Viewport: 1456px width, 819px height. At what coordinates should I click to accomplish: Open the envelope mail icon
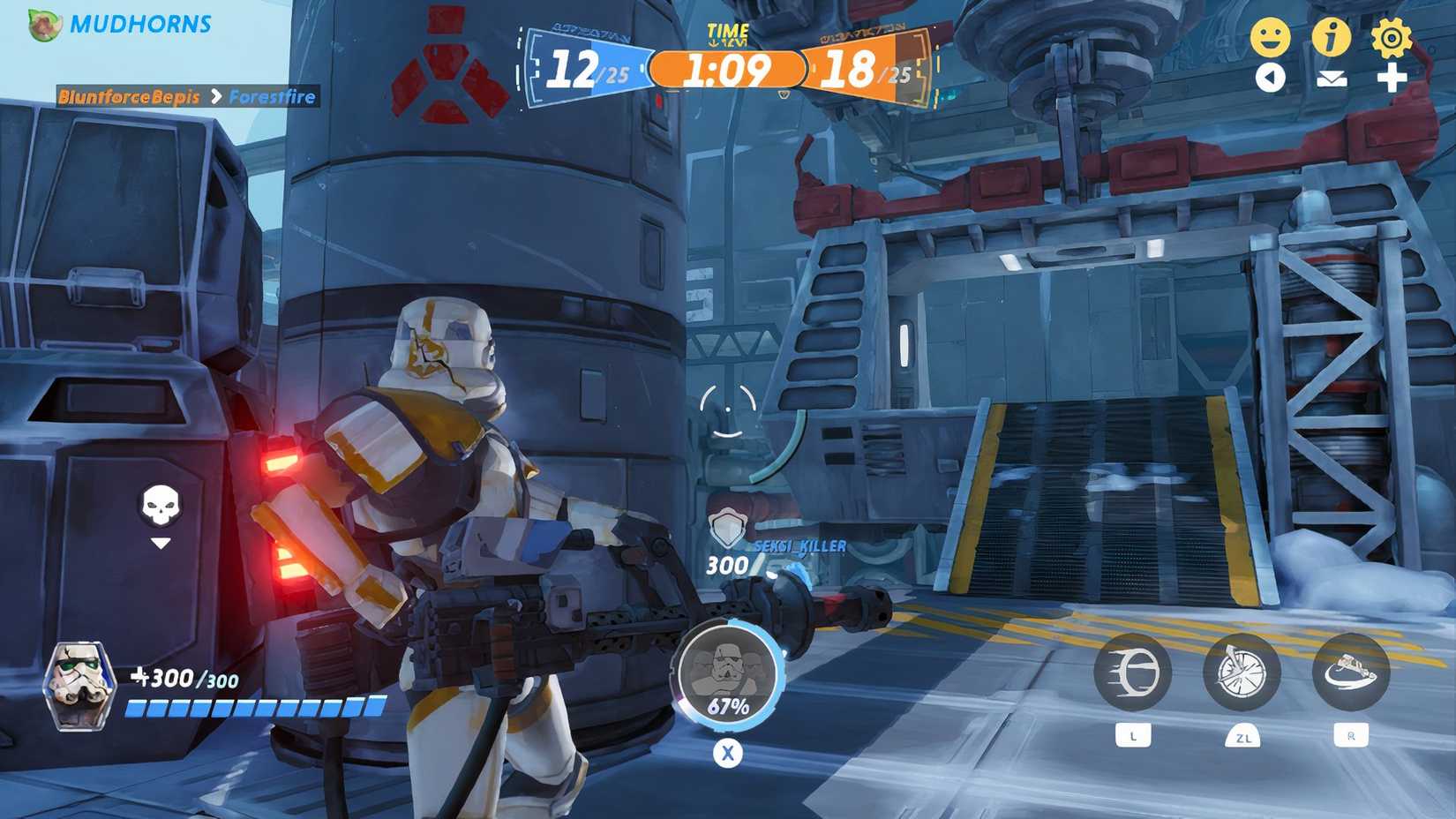coord(1332,78)
